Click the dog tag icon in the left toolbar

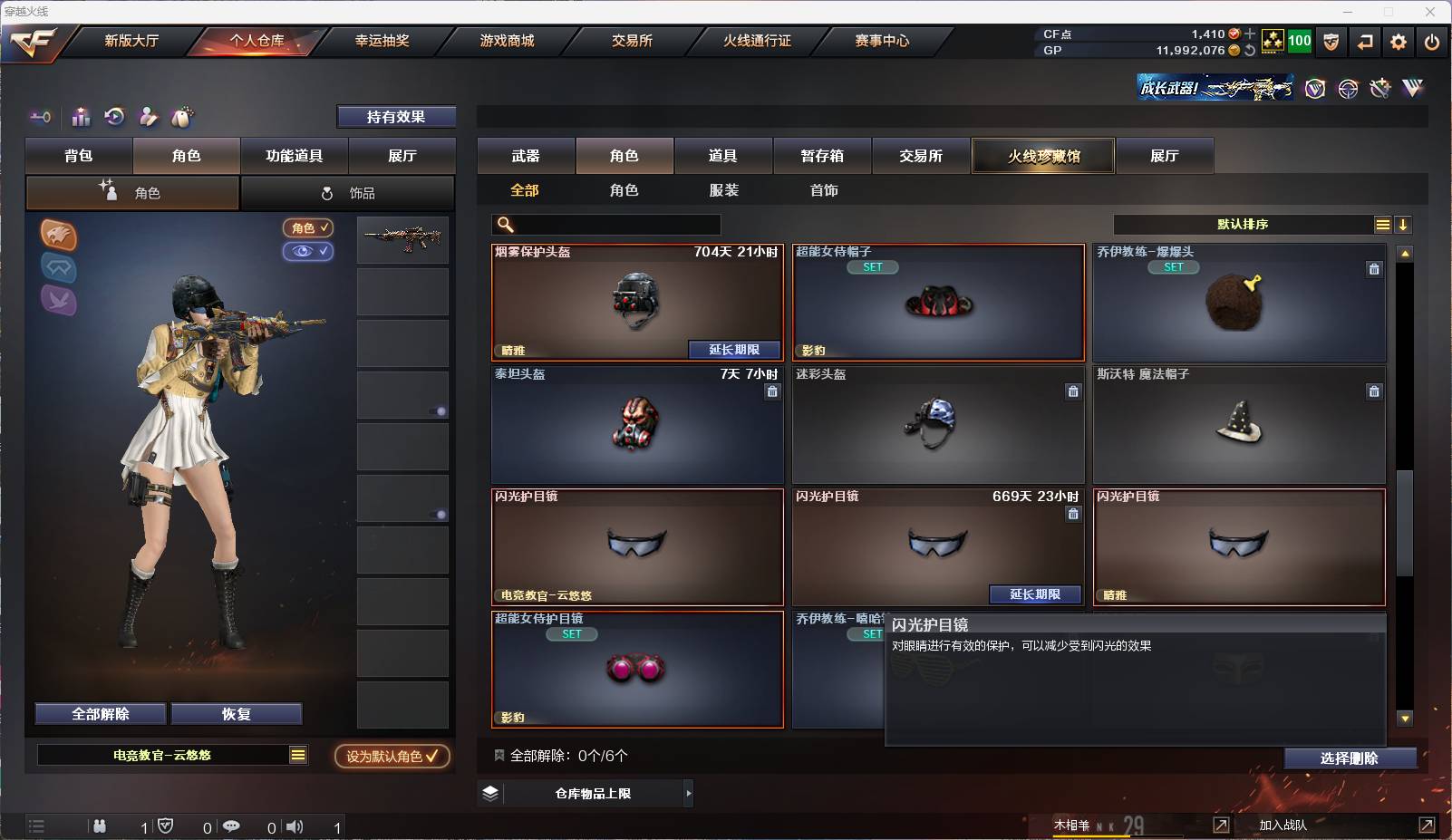pos(182,116)
